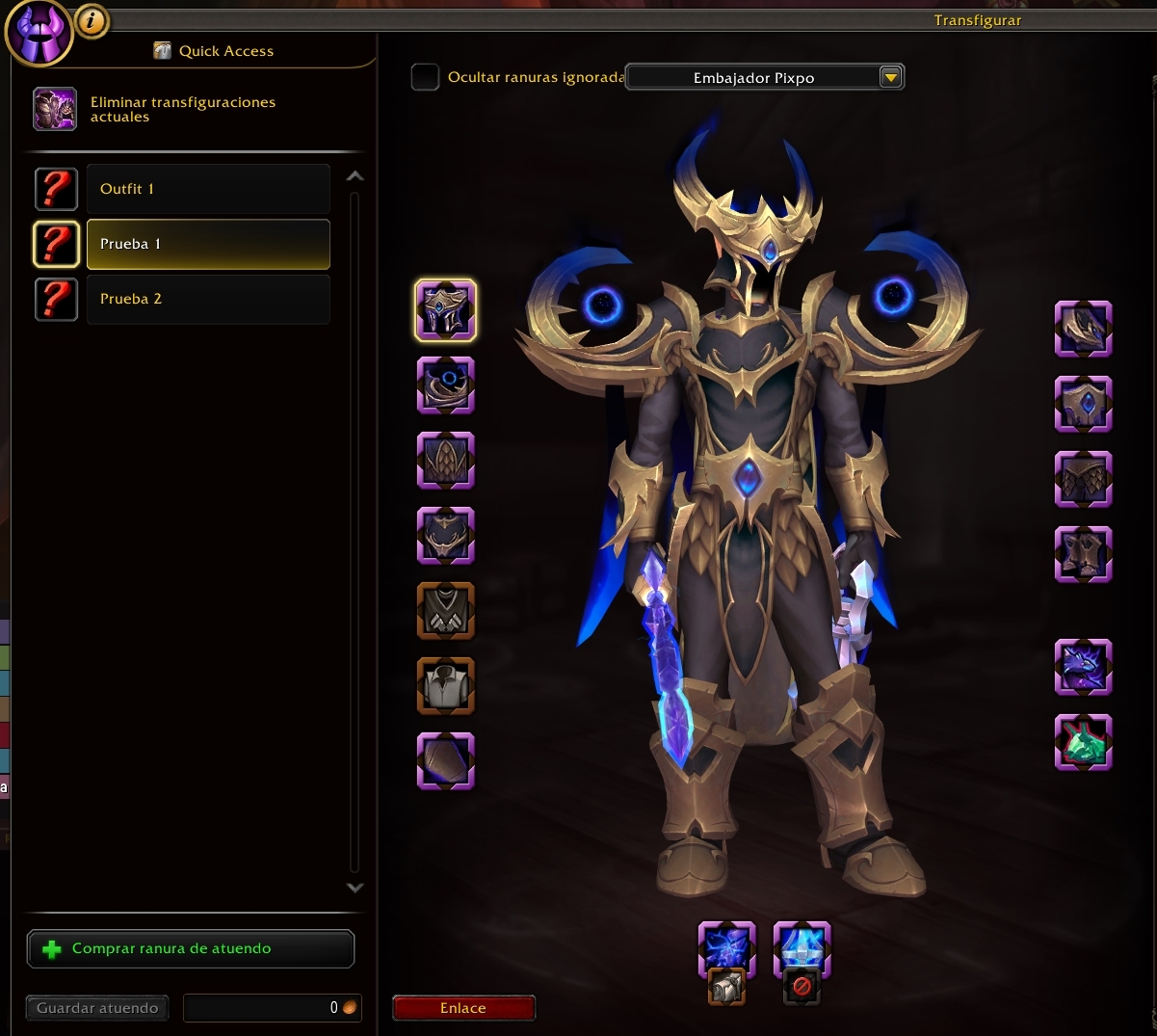Select the main-hand blue crystal weapon slot
The height and width of the screenshot is (1036, 1157).
[x=726, y=948]
